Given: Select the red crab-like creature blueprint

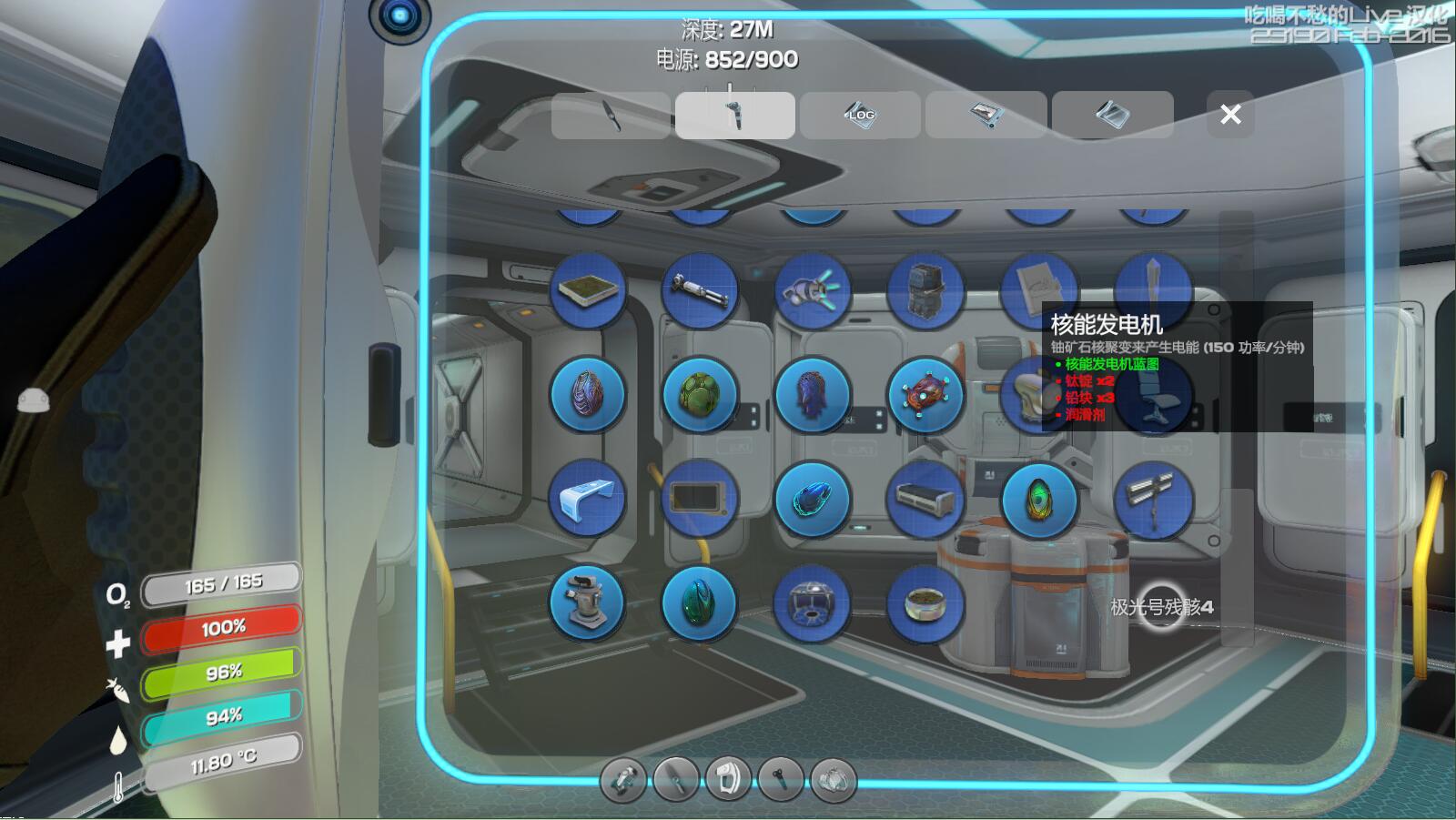Looking at the screenshot, I should coord(925,395).
